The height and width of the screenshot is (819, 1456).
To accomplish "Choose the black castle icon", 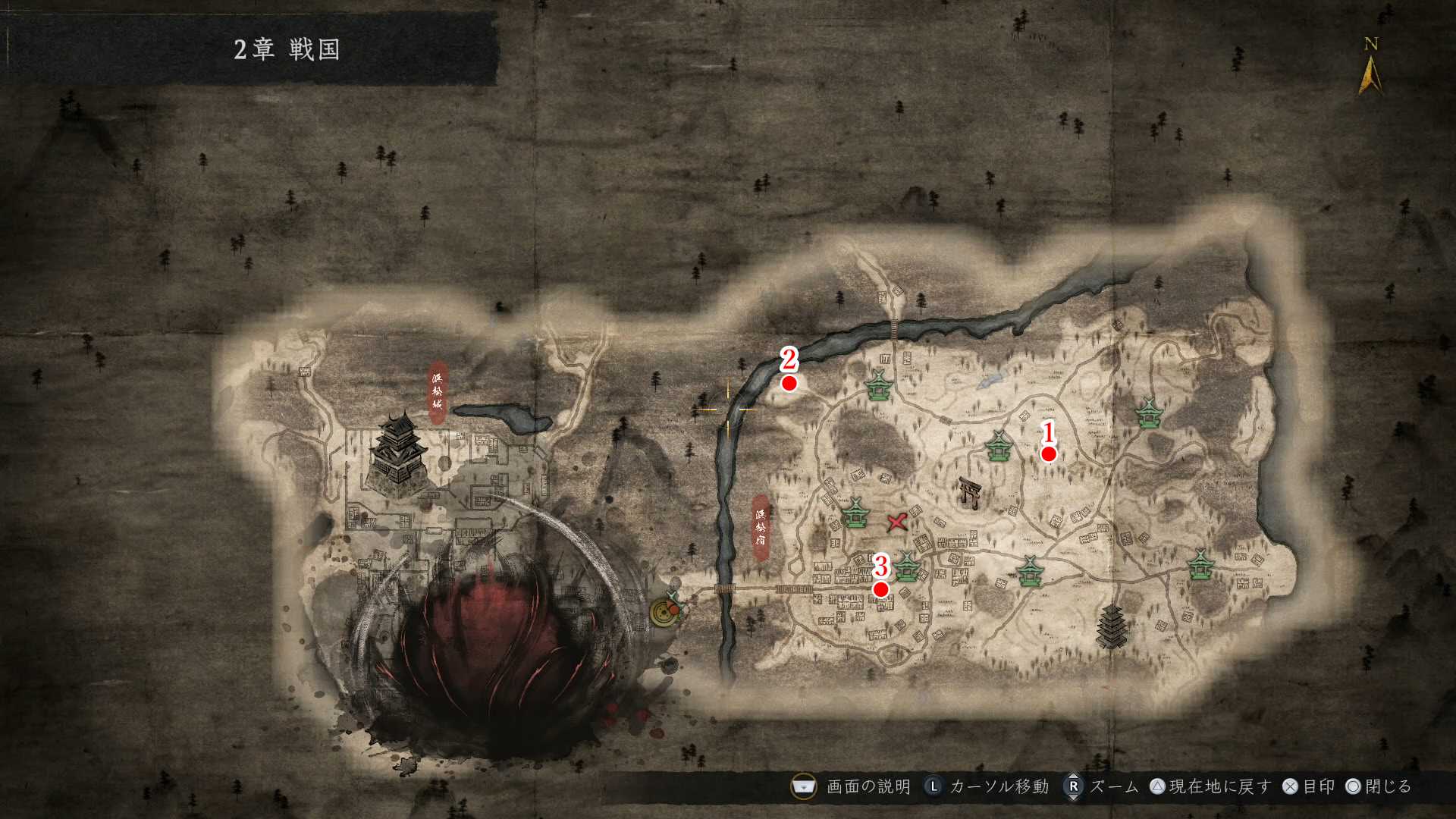I will pyautogui.click(x=398, y=453).
